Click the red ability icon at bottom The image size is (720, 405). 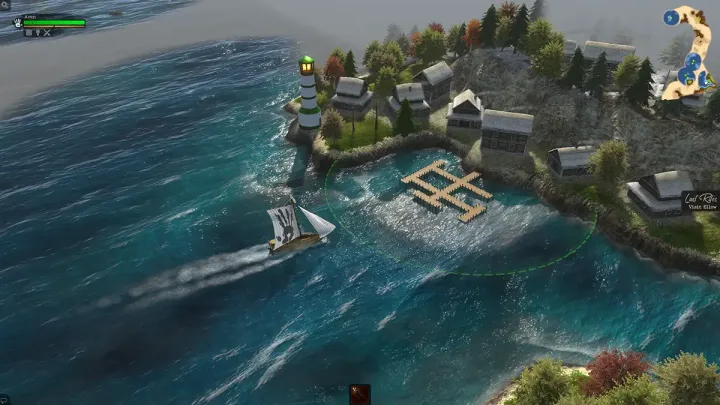coord(360,394)
